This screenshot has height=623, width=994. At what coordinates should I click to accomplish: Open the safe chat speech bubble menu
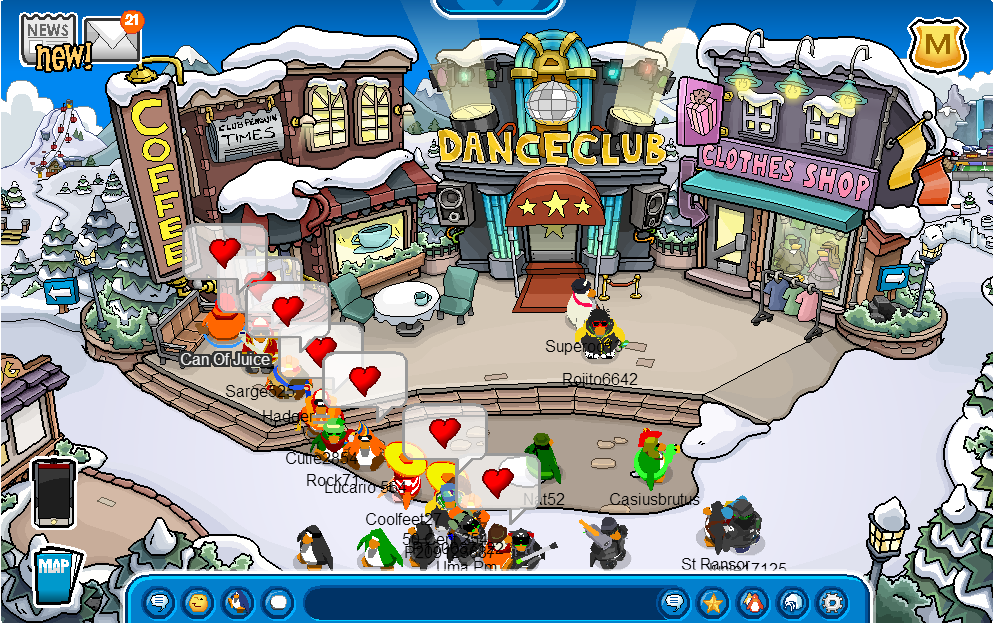pos(158,602)
